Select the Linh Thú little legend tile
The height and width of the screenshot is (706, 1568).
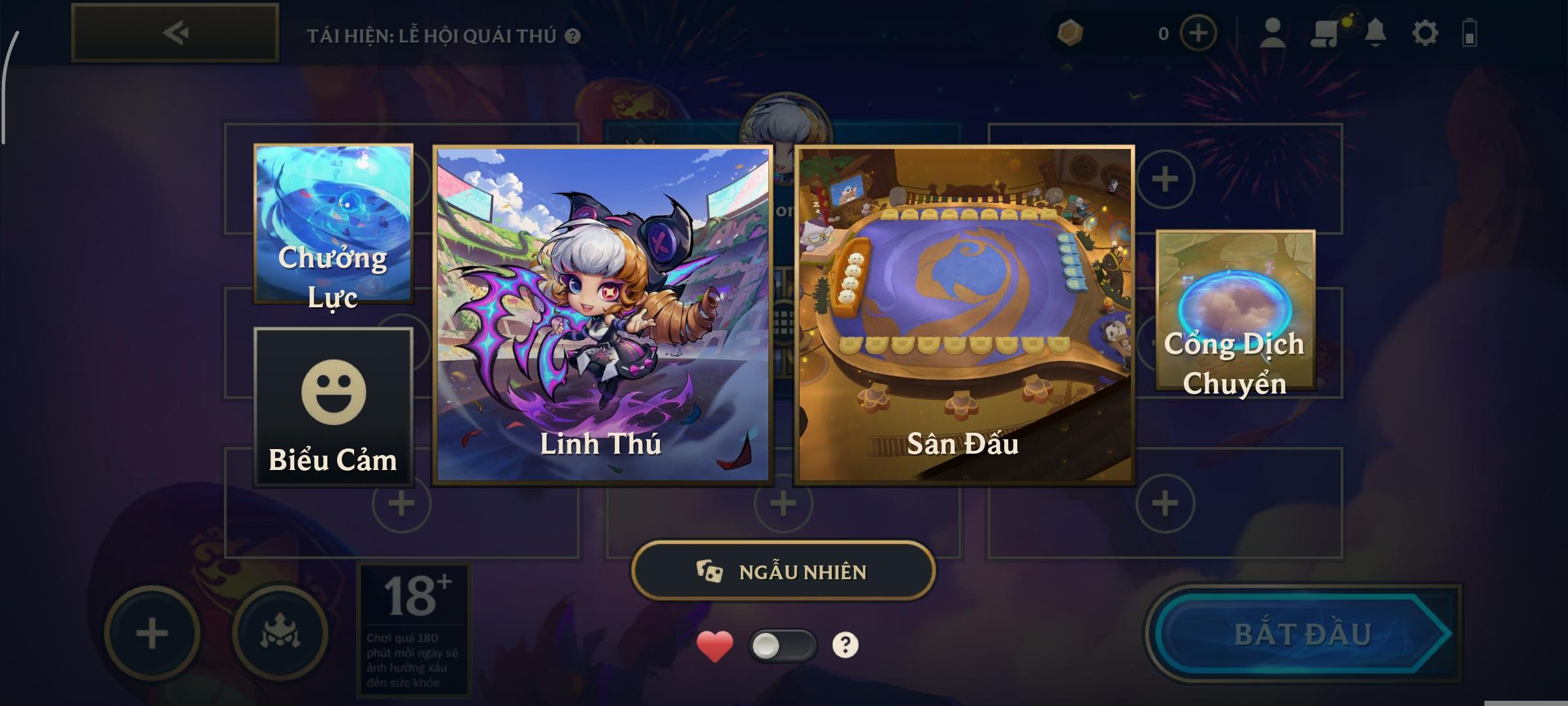[602, 314]
